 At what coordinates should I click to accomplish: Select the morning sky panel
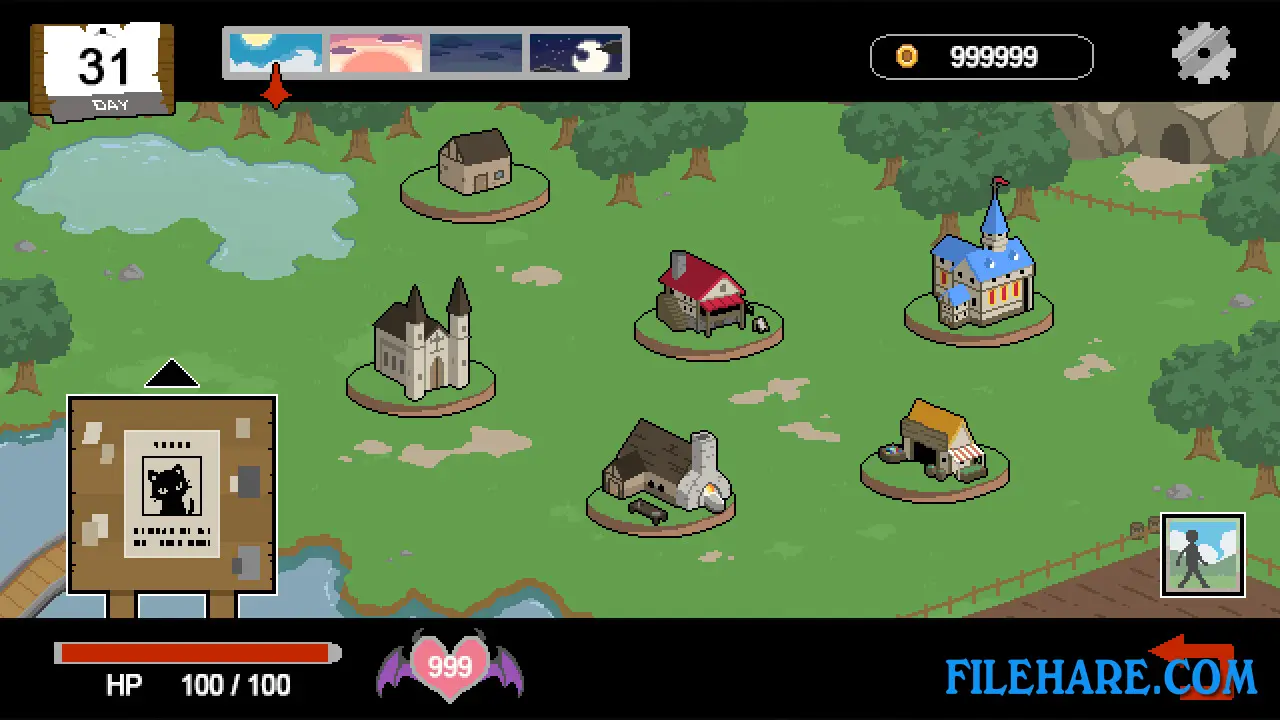click(274, 52)
